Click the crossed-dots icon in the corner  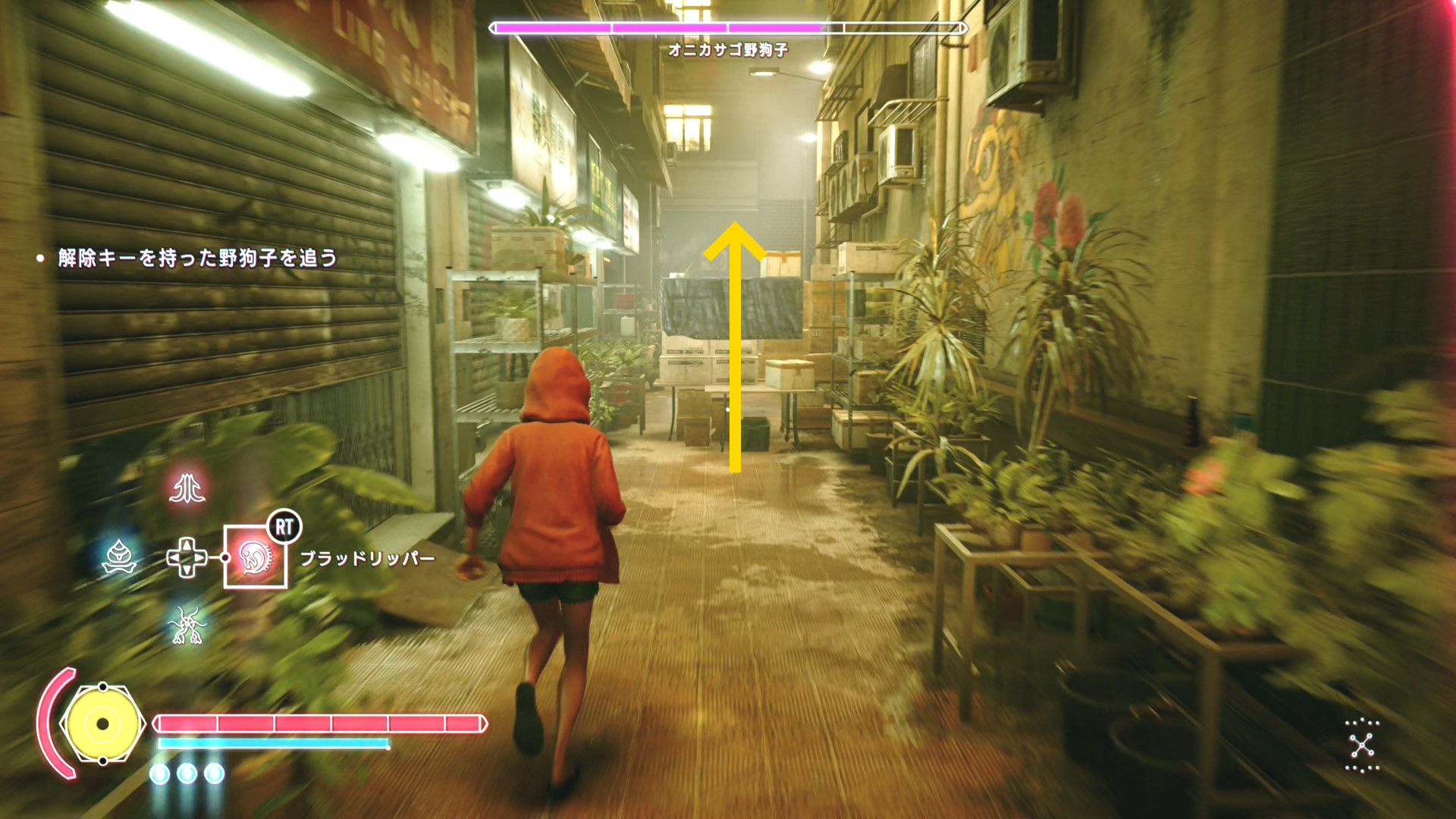[1362, 745]
